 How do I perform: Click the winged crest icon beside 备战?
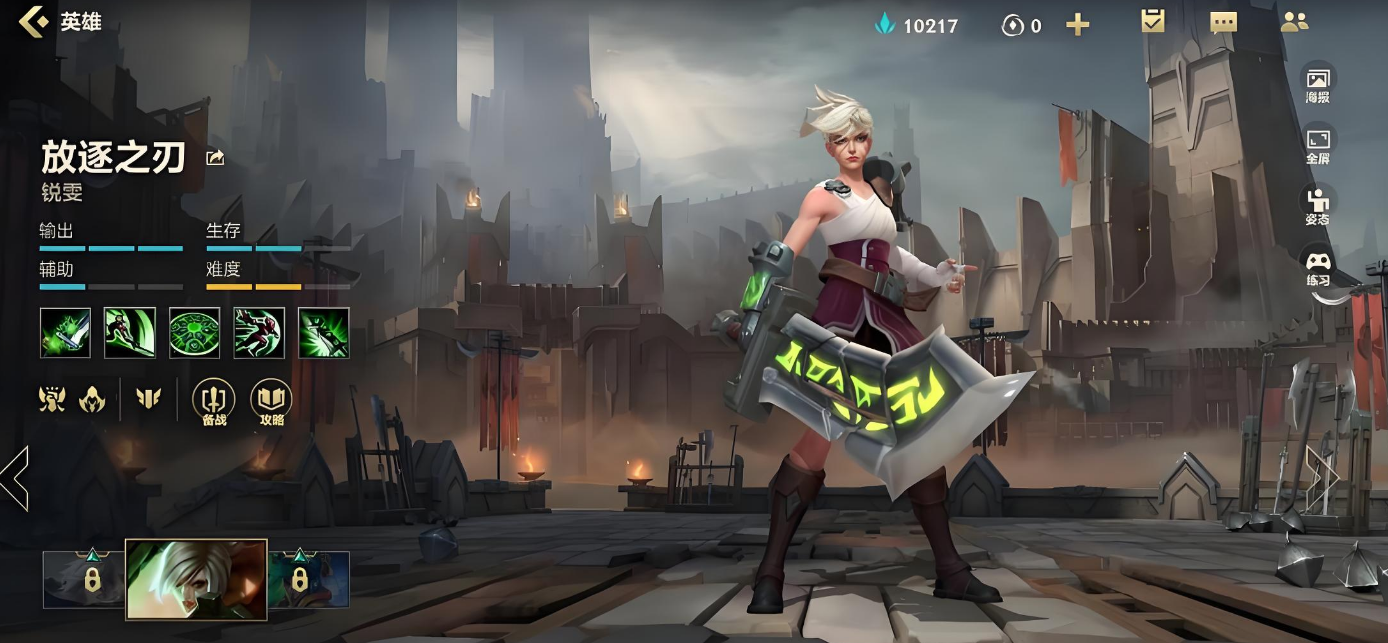pos(148,399)
